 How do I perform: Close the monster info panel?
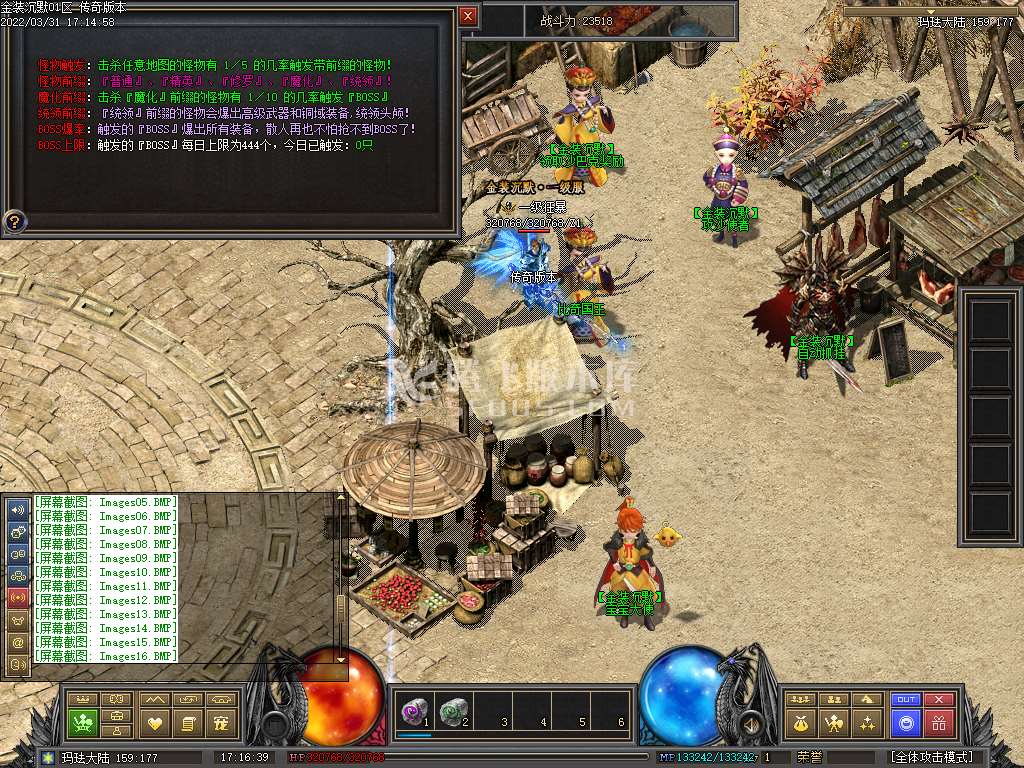(x=468, y=16)
